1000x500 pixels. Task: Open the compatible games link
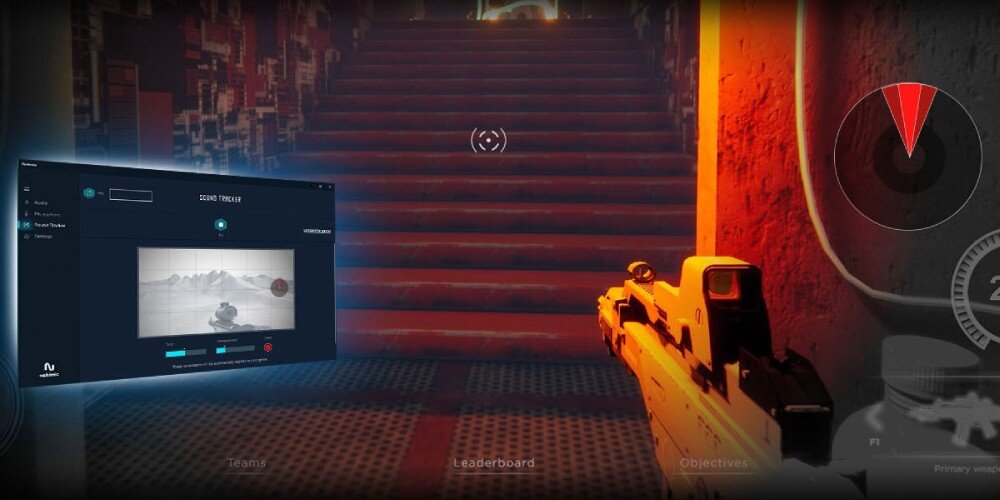point(317,230)
